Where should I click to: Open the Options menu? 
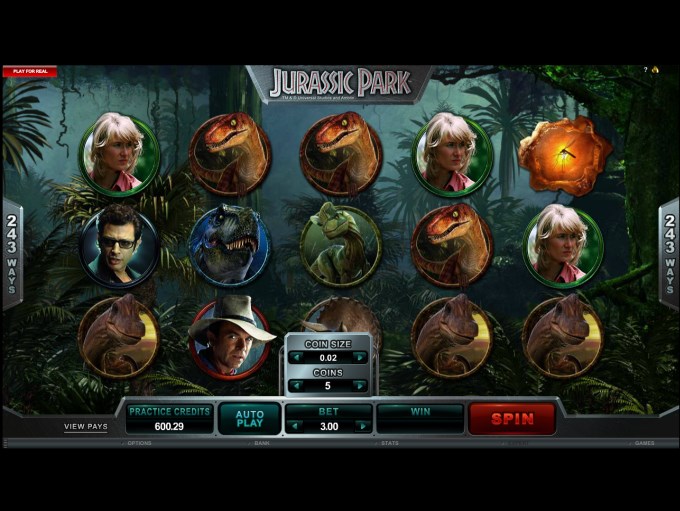139,443
